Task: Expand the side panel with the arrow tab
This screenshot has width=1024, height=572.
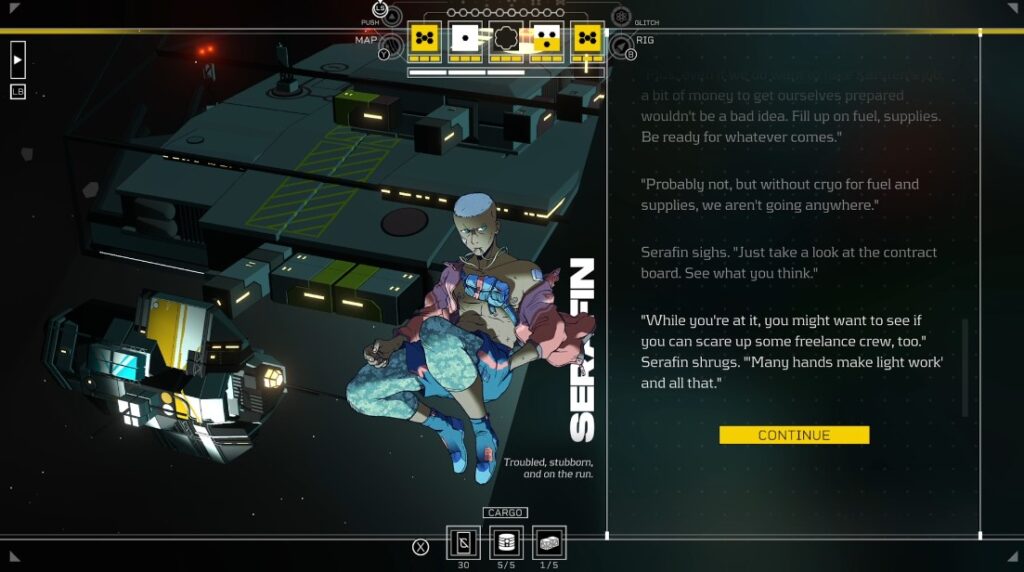Action: 18,59
